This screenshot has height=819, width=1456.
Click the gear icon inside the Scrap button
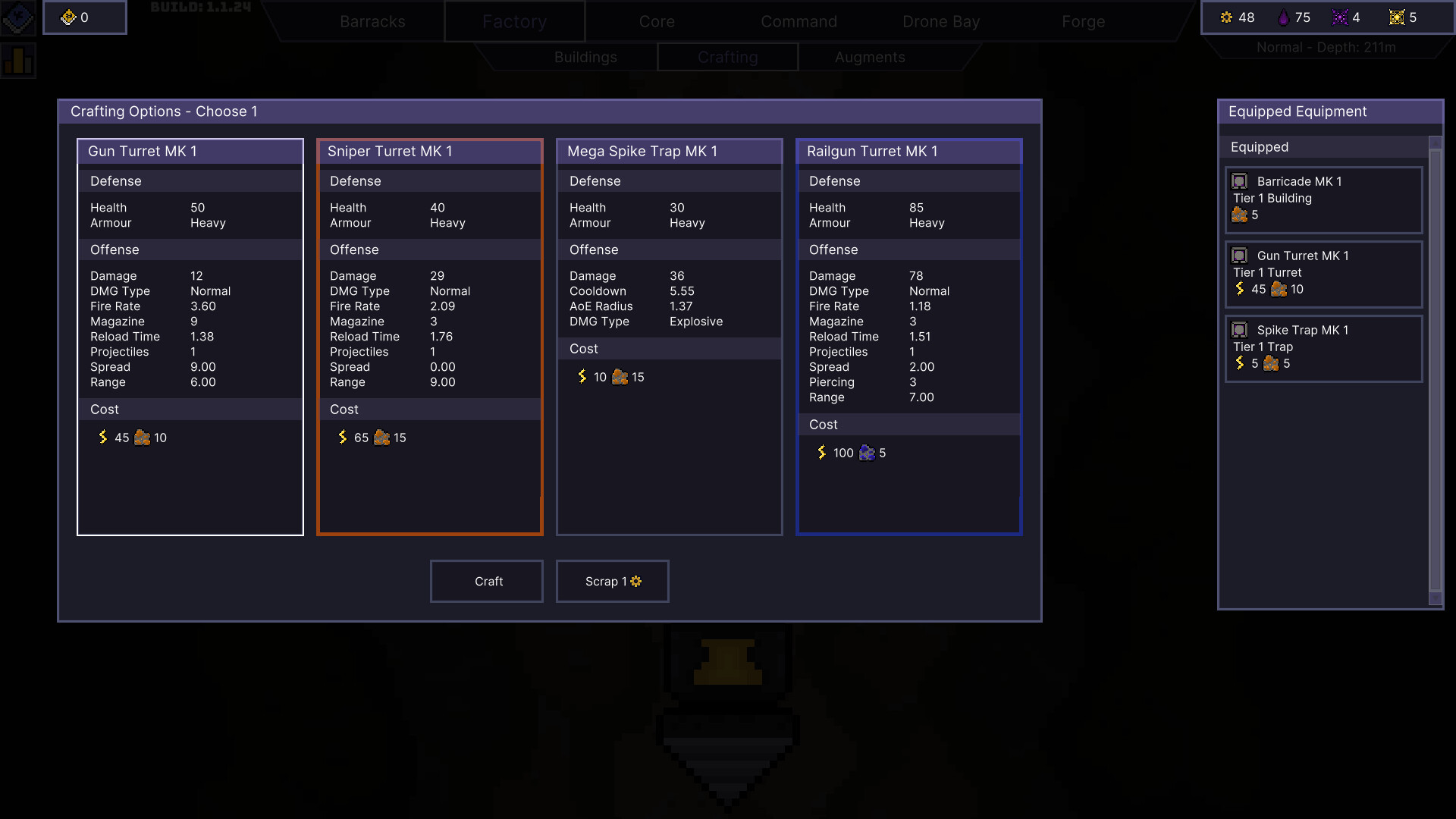coord(635,582)
